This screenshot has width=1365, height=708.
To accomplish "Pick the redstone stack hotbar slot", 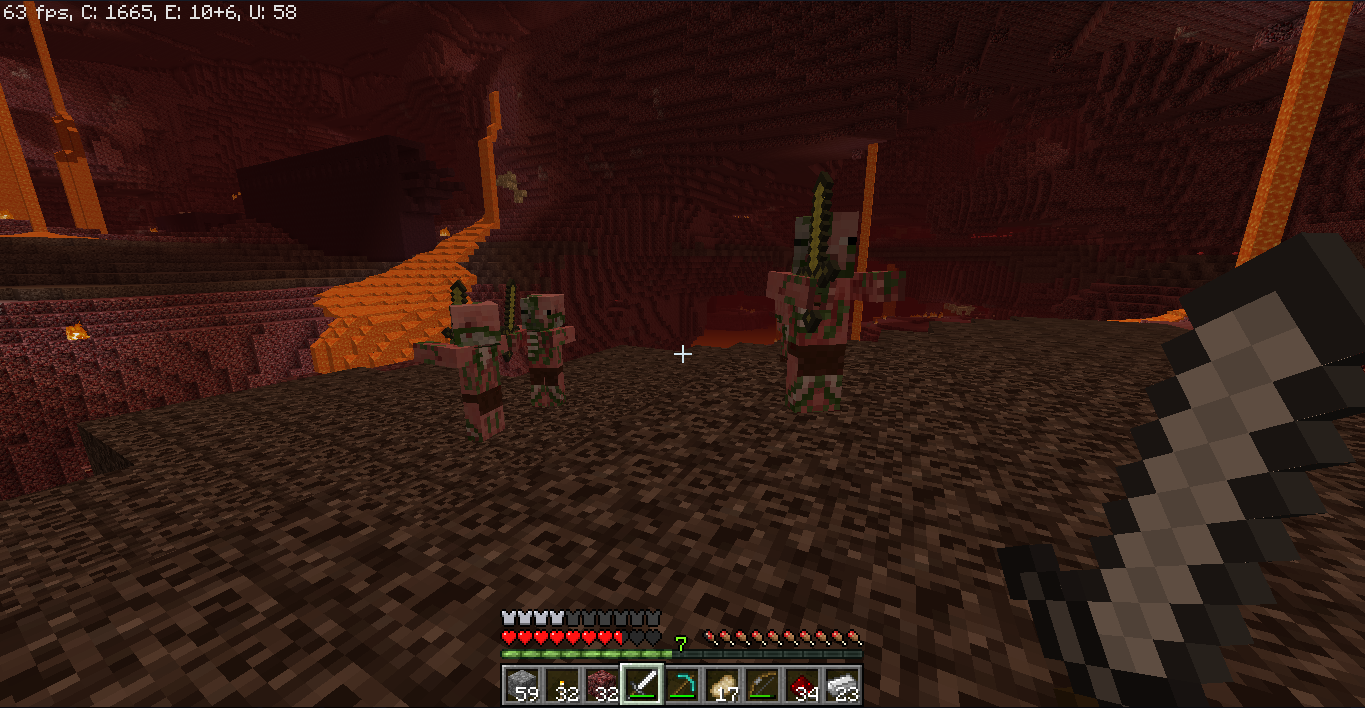I will click(802, 686).
